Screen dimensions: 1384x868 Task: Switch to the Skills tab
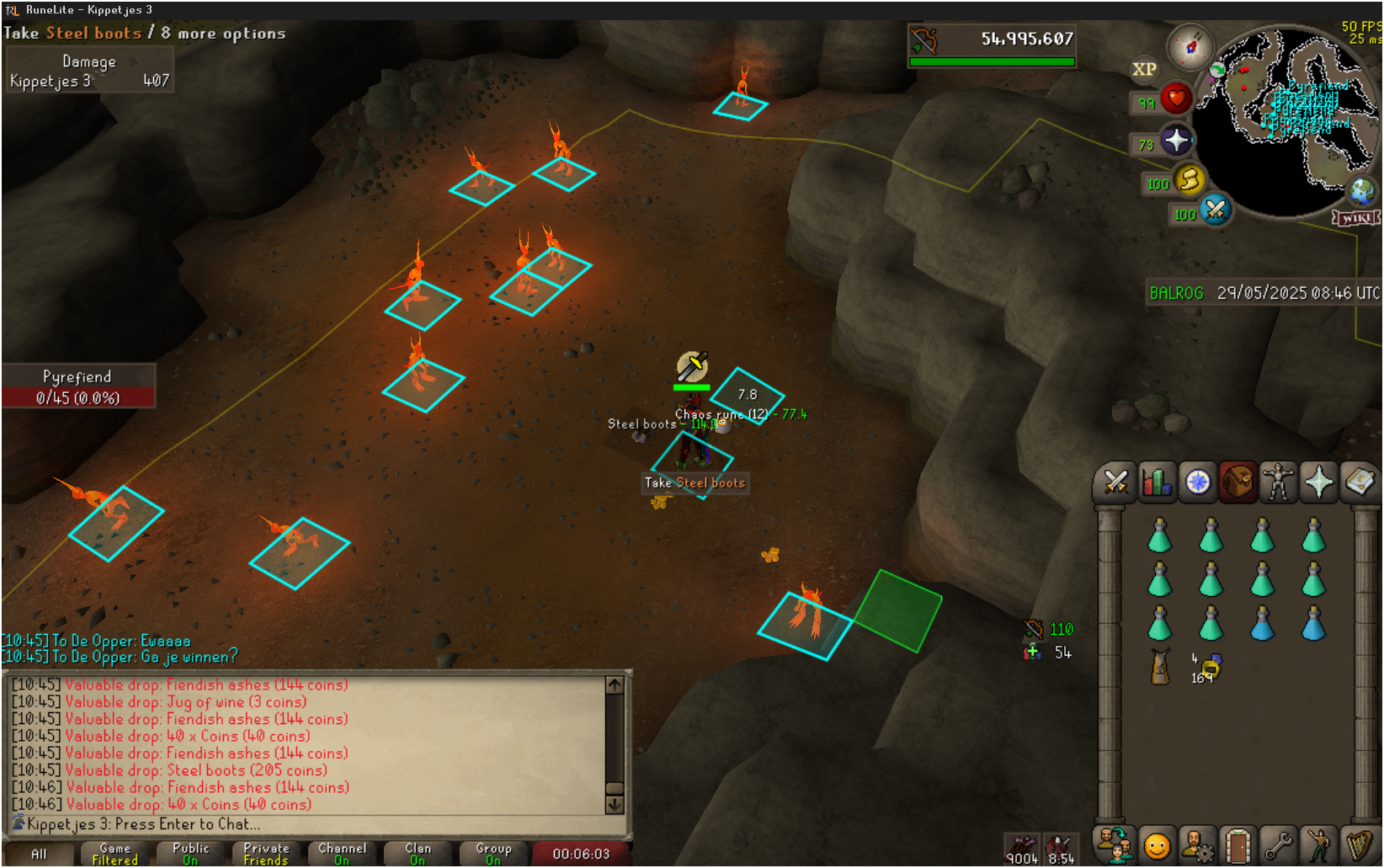pos(1157,482)
